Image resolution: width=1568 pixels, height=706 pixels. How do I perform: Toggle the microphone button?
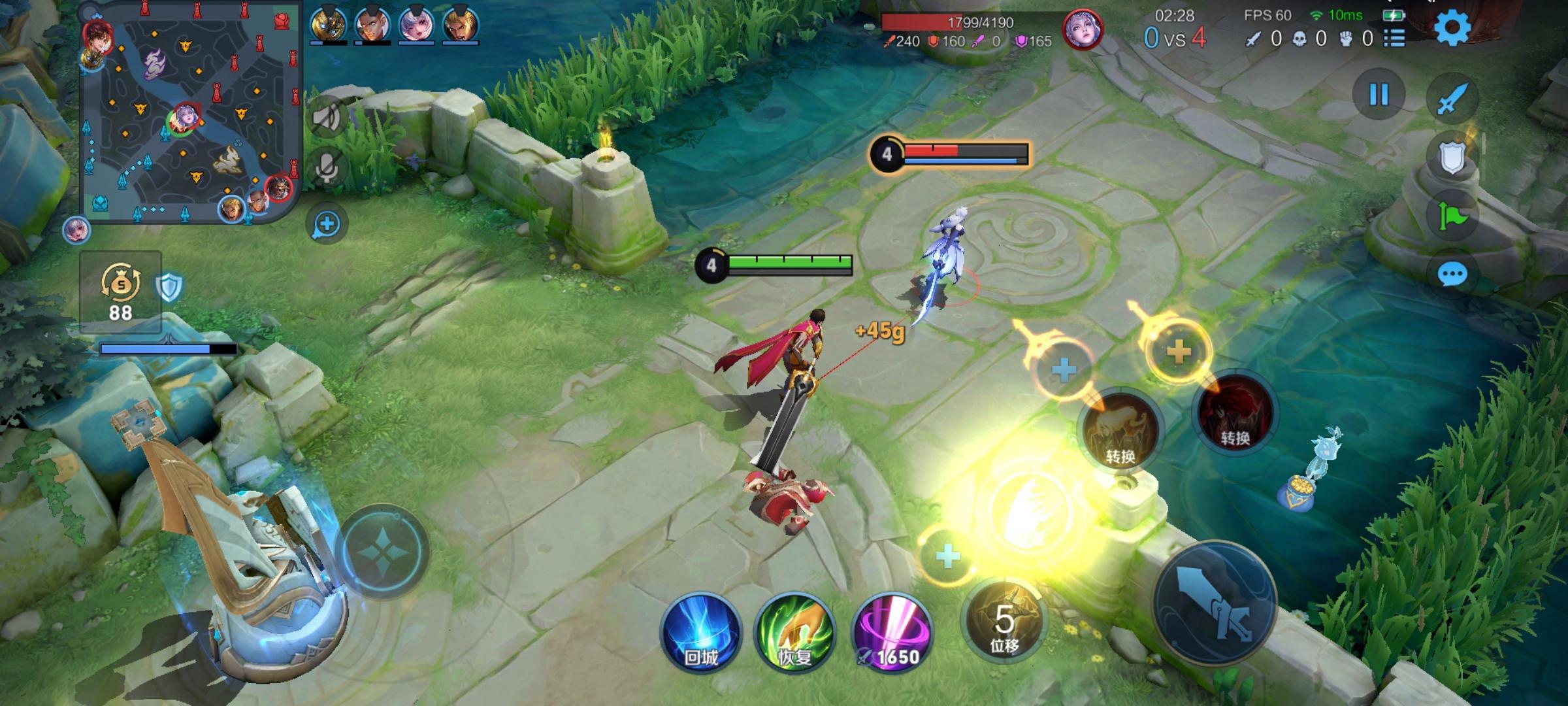327,167
